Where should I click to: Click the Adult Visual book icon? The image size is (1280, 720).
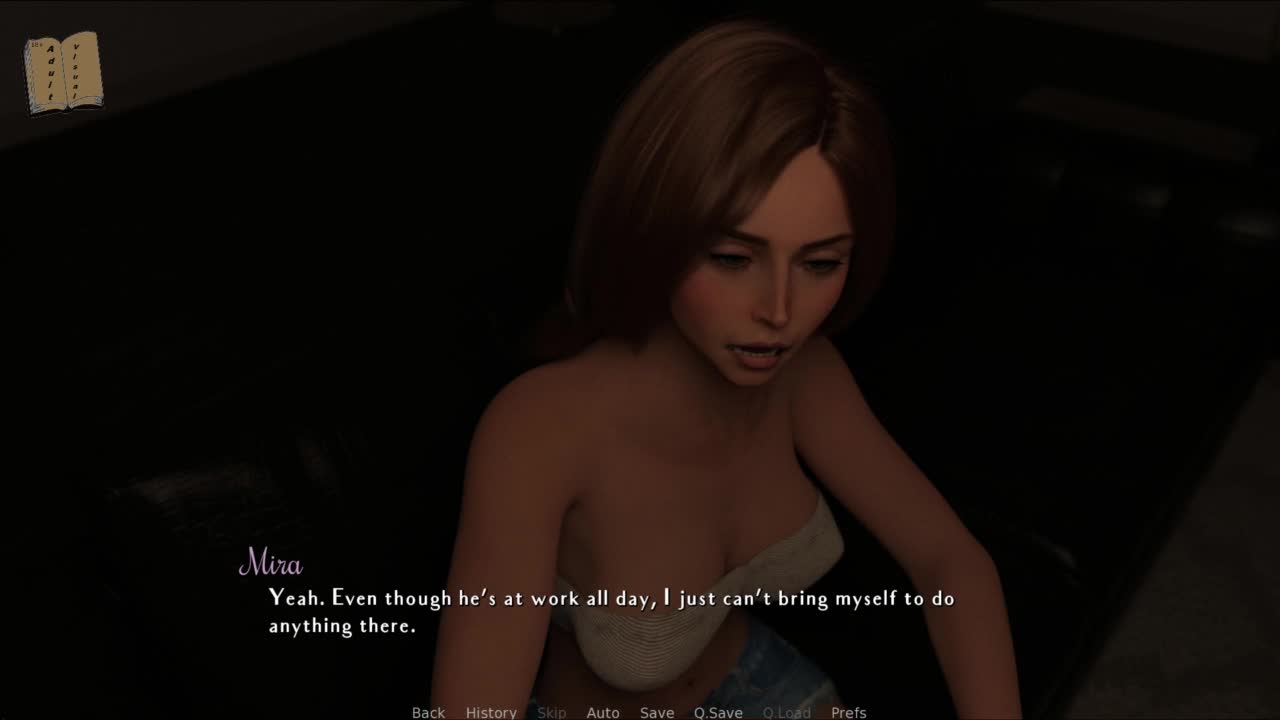click(x=63, y=73)
